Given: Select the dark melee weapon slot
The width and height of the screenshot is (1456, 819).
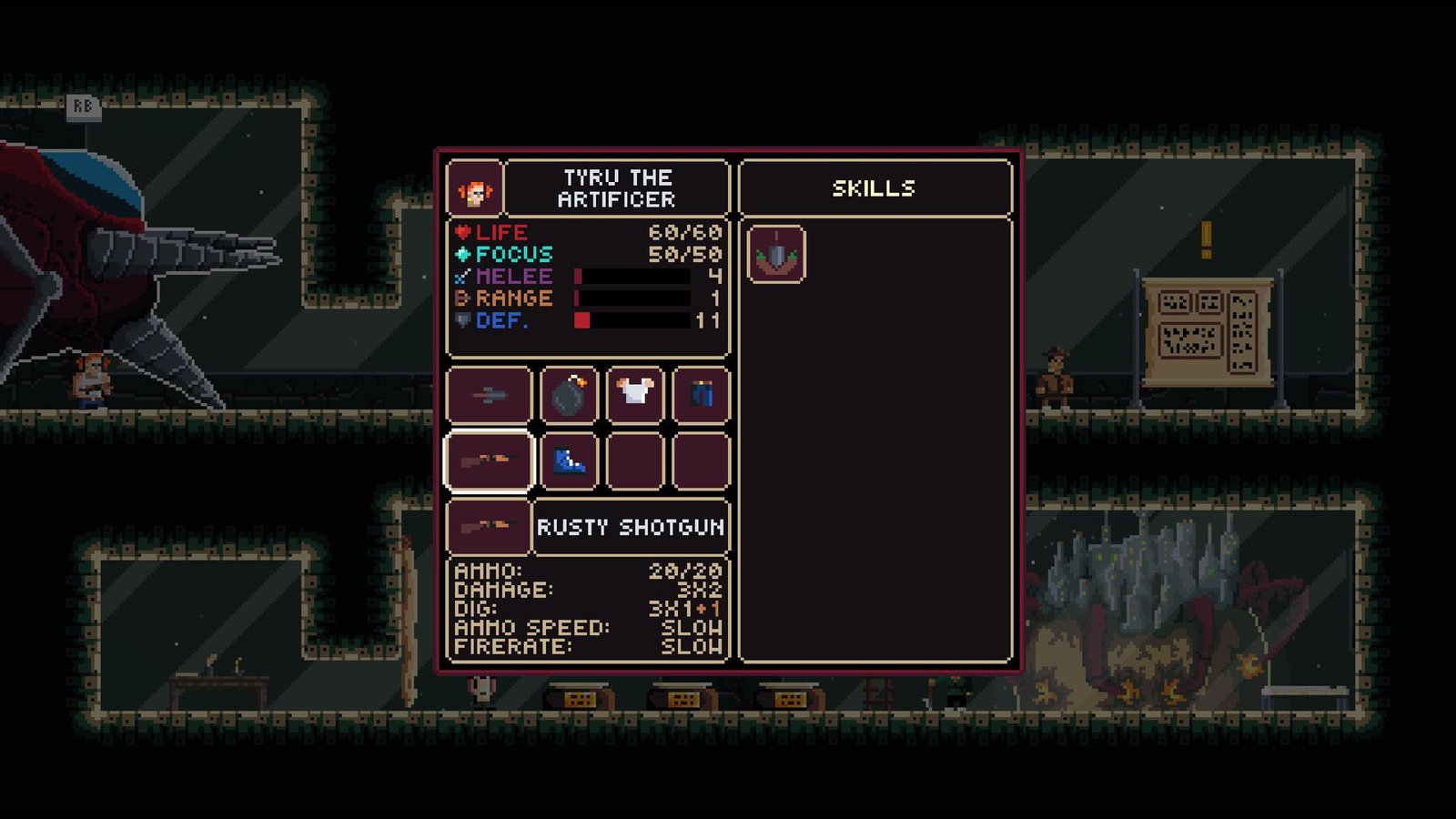Looking at the screenshot, I should point(489,396).
